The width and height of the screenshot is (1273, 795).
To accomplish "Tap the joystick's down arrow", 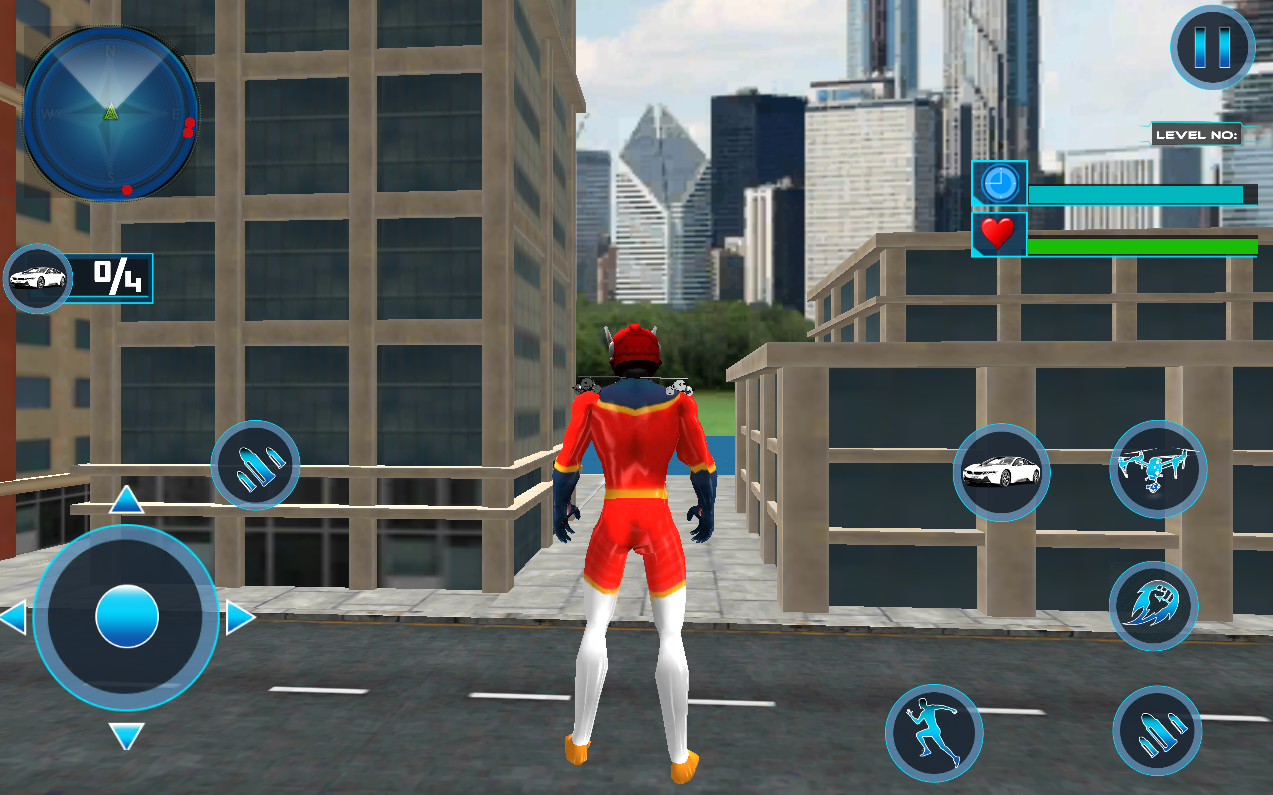I will click(x=127, y=736).
